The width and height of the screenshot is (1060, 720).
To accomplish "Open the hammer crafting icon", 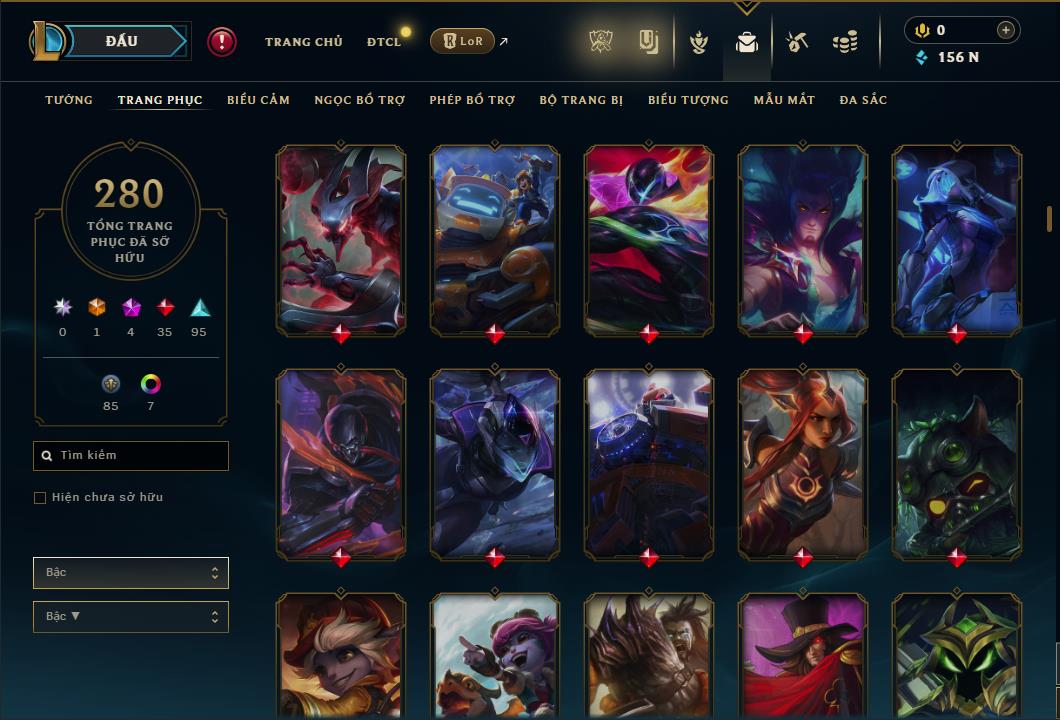I will [796, 42].
